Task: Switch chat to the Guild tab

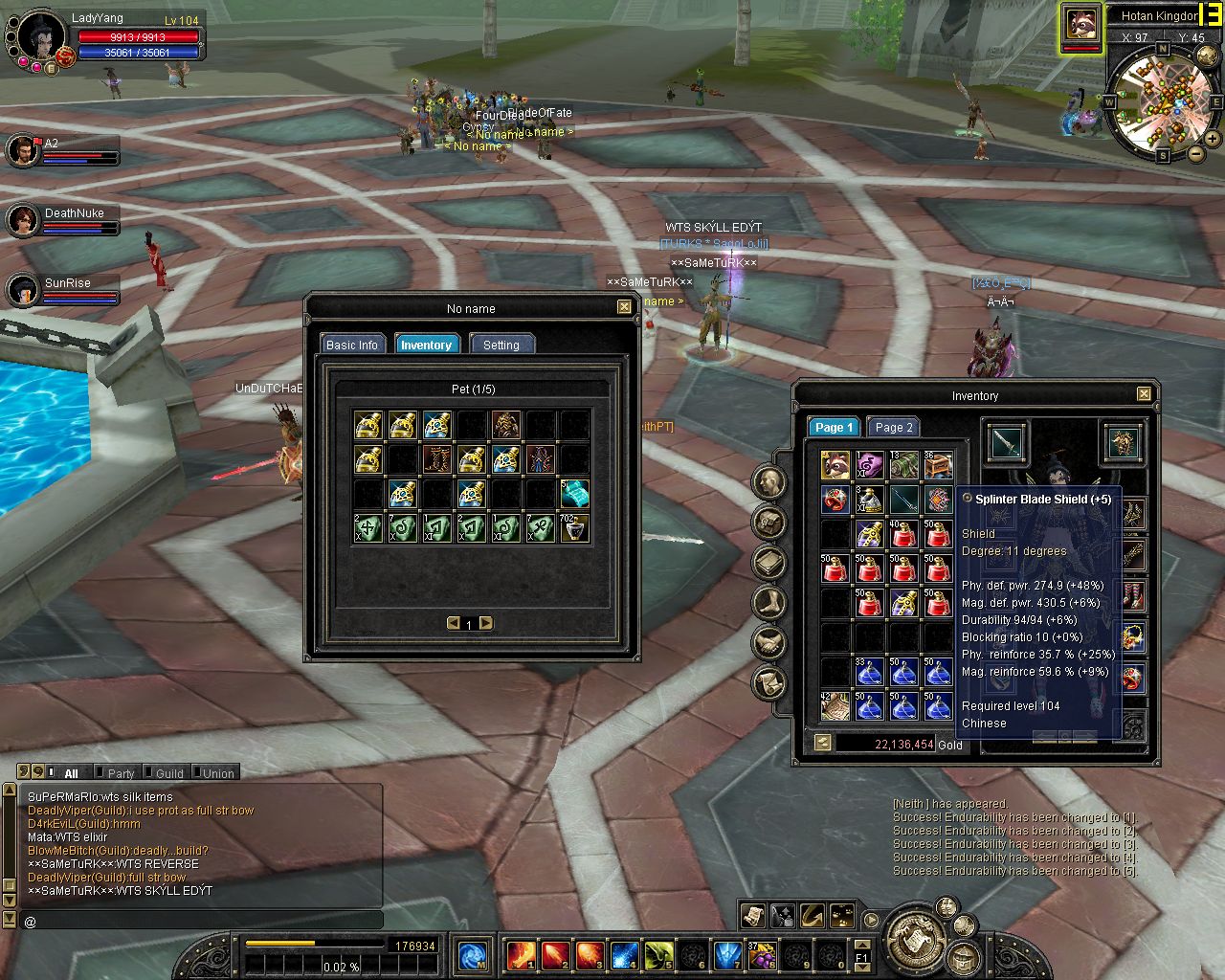Action: [x=169, y=773]
